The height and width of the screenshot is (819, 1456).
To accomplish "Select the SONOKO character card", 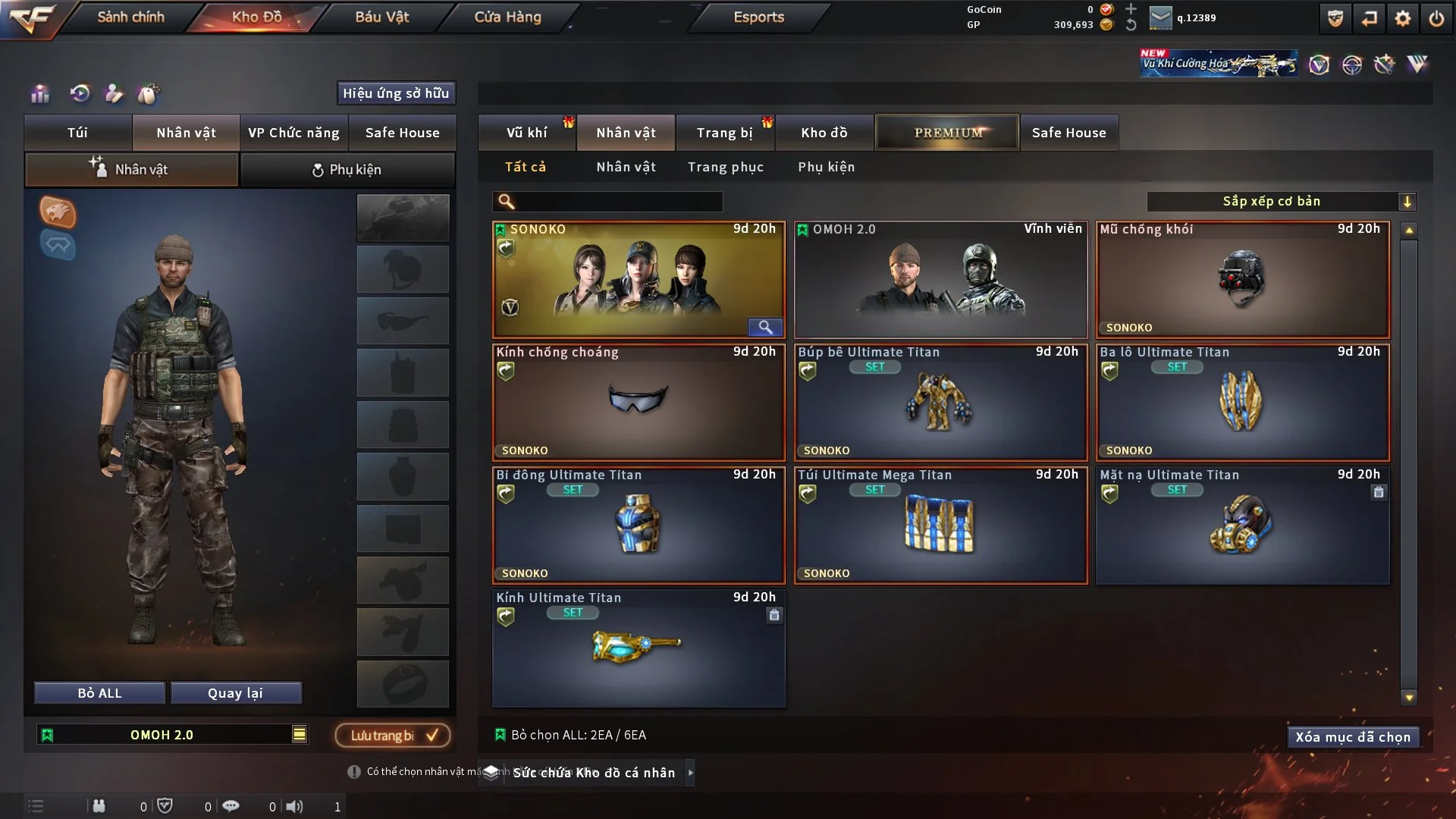I will 639,279.
